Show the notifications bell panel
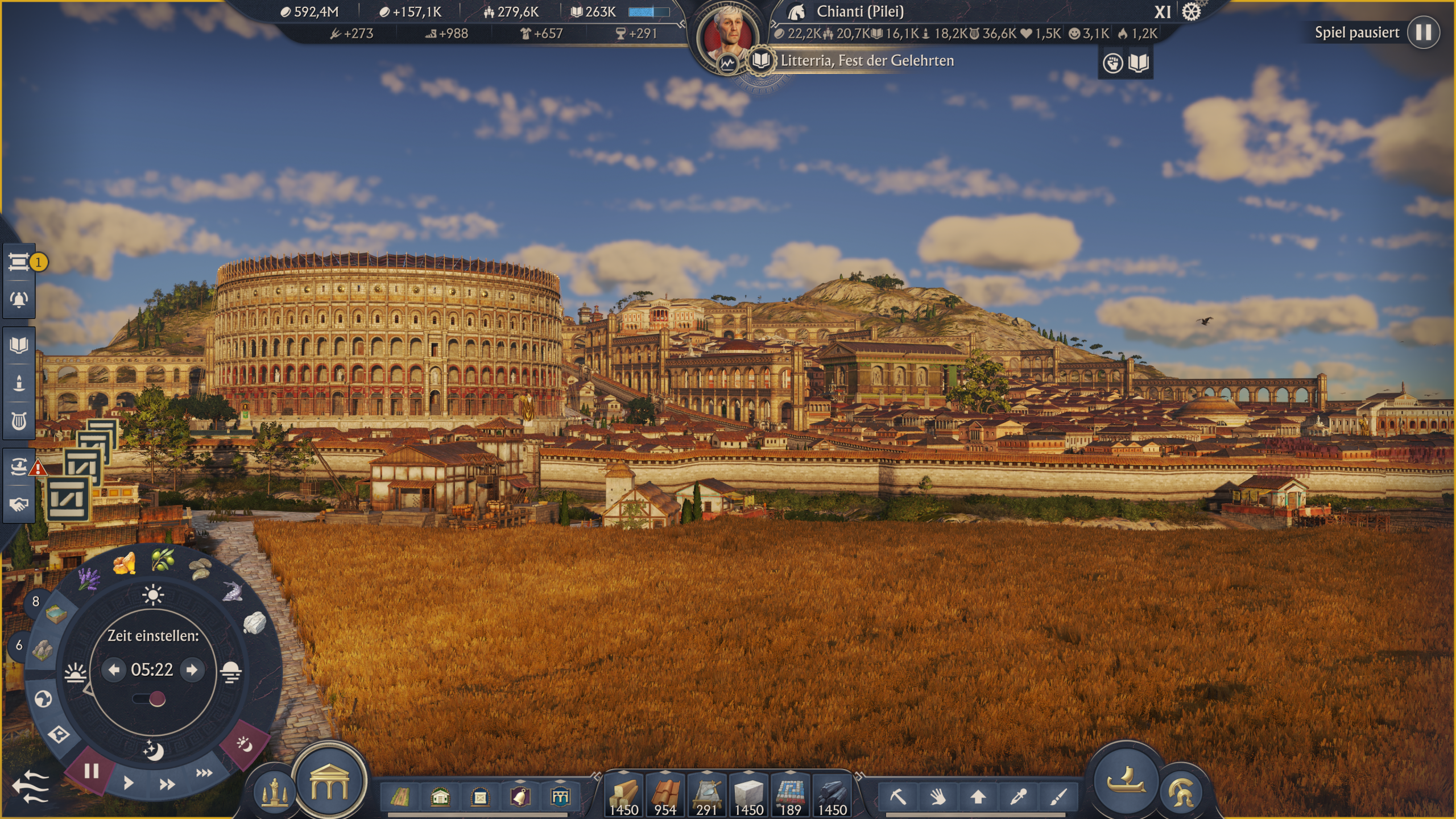The image size is (1456, 819). tap(19, 299)
